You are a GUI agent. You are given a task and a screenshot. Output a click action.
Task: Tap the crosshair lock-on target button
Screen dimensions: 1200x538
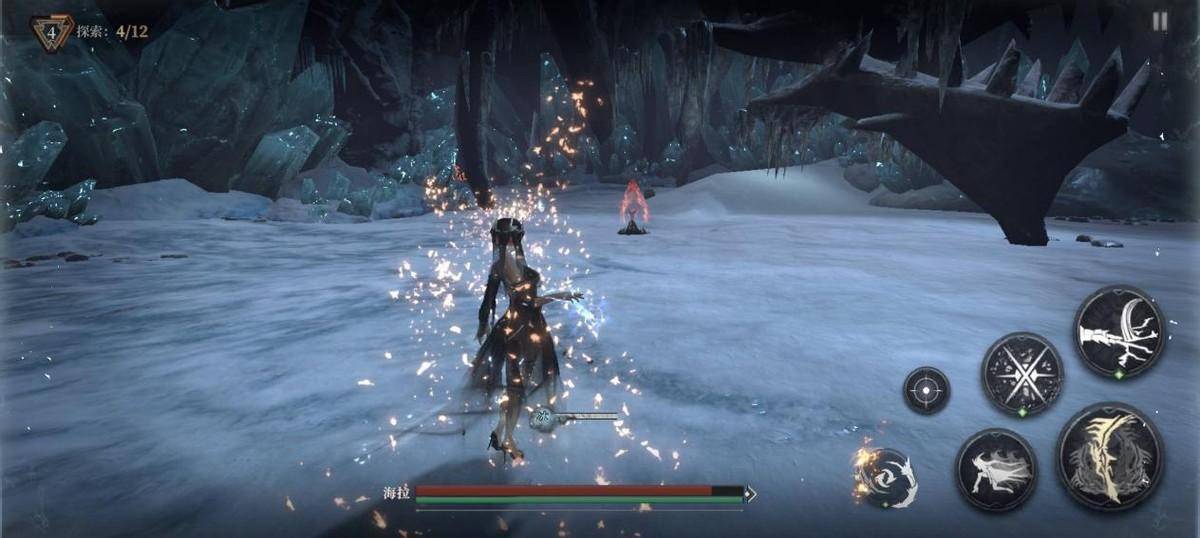[x=926, y=390]
